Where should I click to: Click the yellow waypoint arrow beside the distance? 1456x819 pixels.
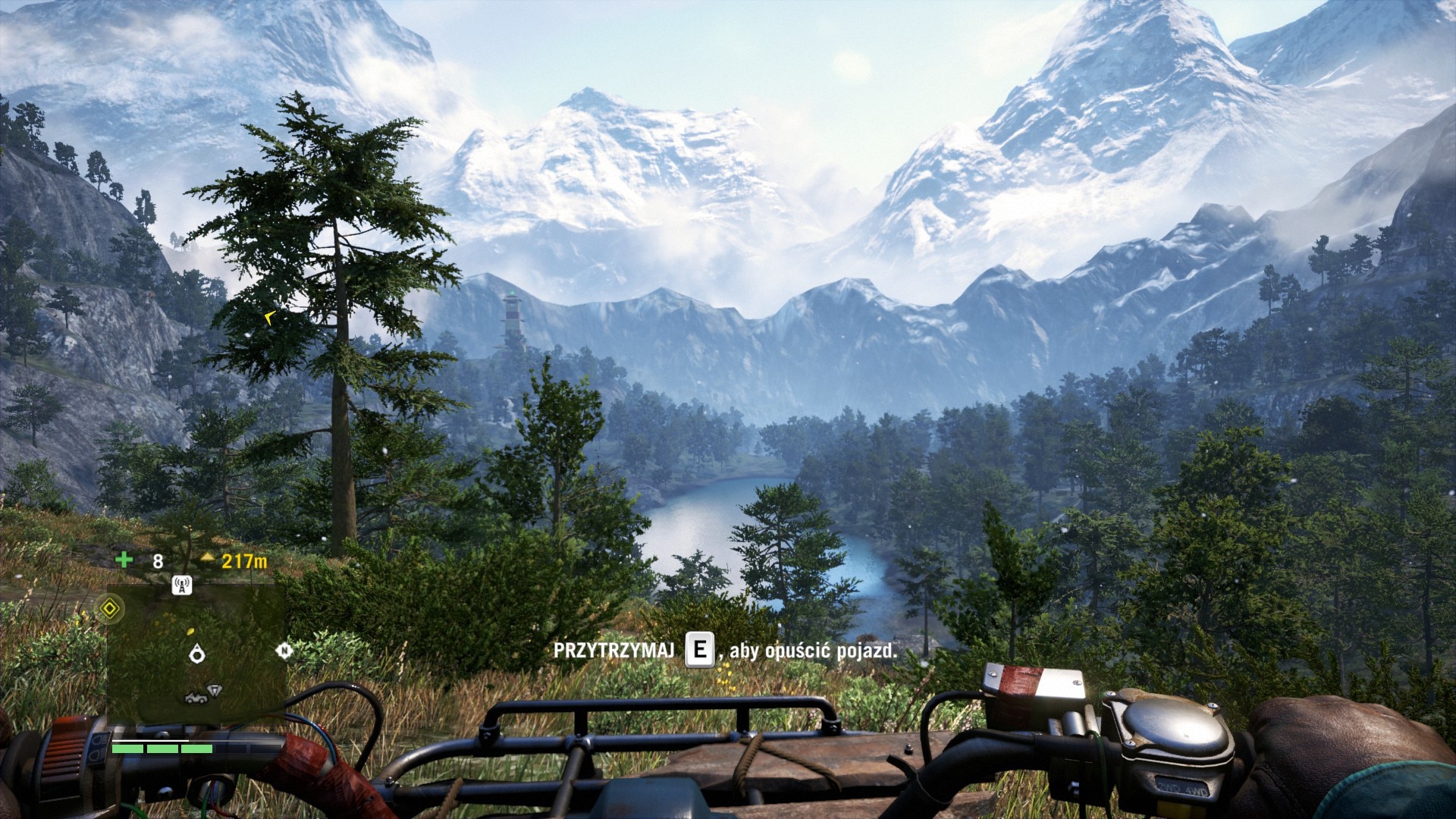(x=208, y=559)
